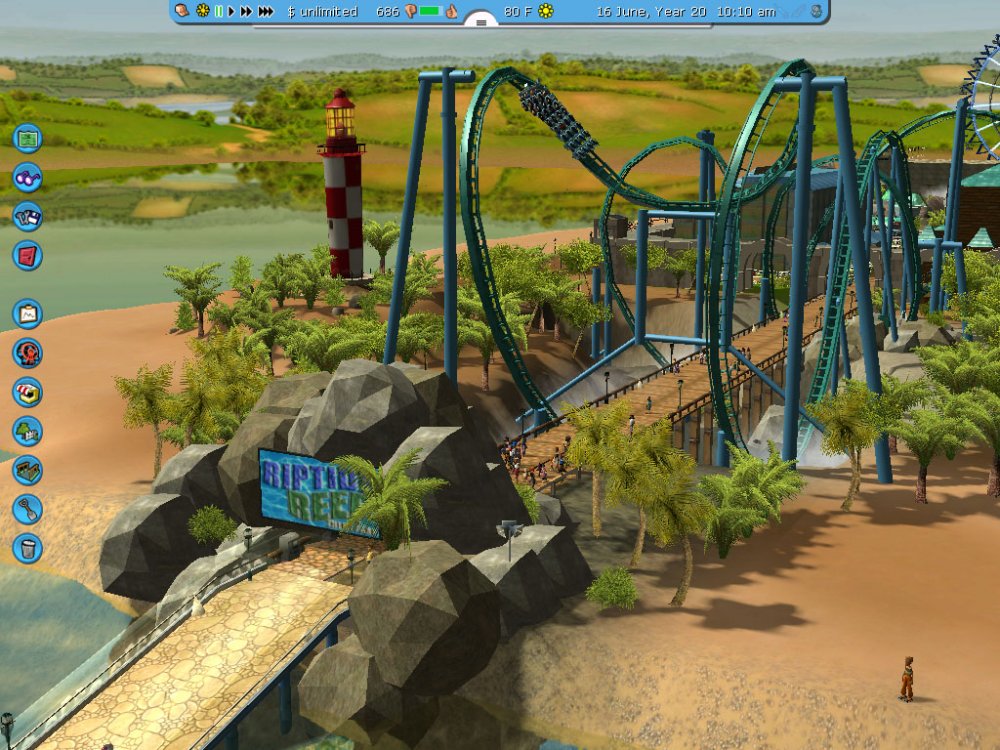1000x750 pixels.
Task: Open the file and game options menu
Action: 27,216
